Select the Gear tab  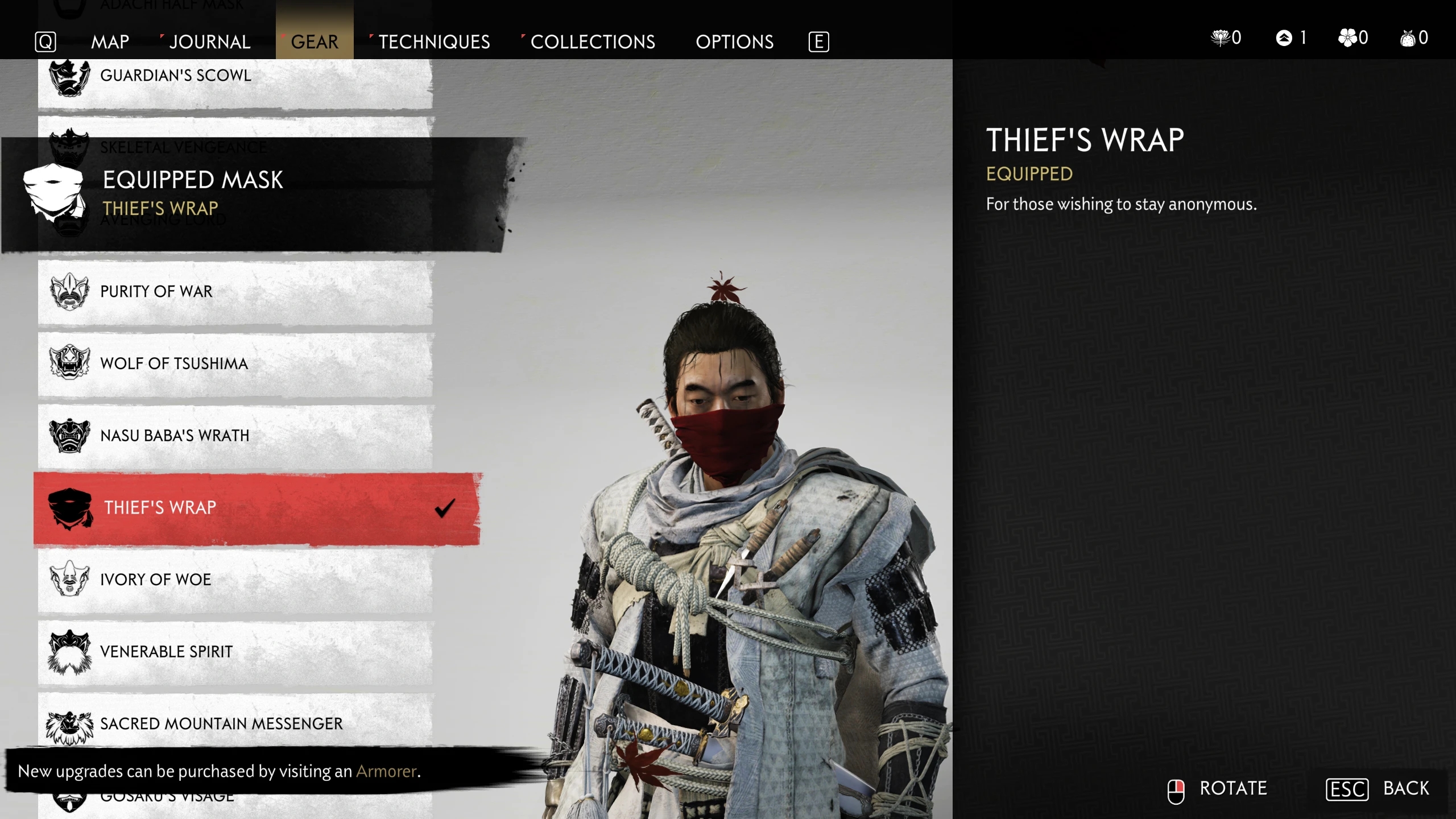coord(315,42)
